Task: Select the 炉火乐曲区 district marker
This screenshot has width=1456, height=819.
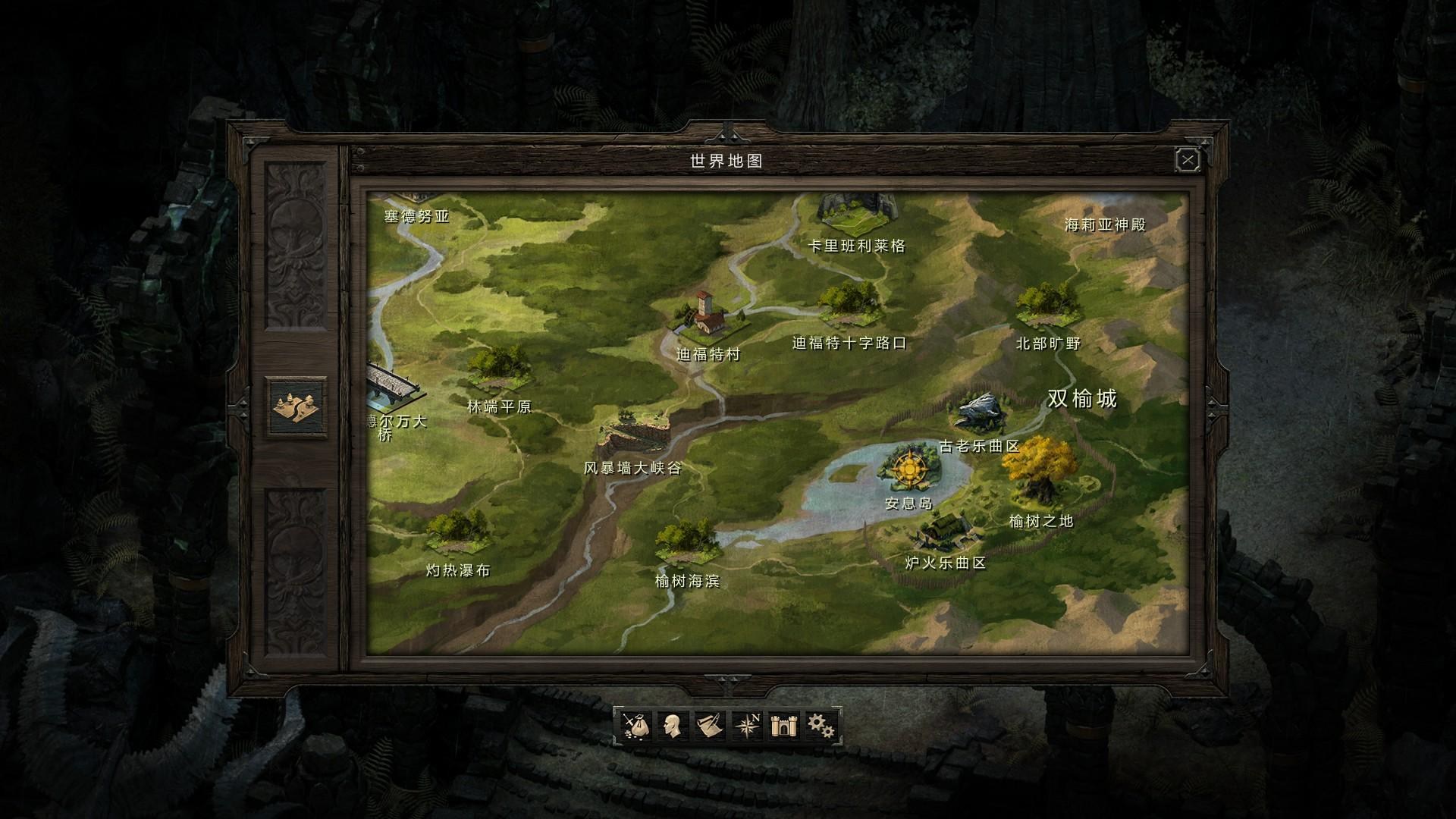Action: pos(943,530)
